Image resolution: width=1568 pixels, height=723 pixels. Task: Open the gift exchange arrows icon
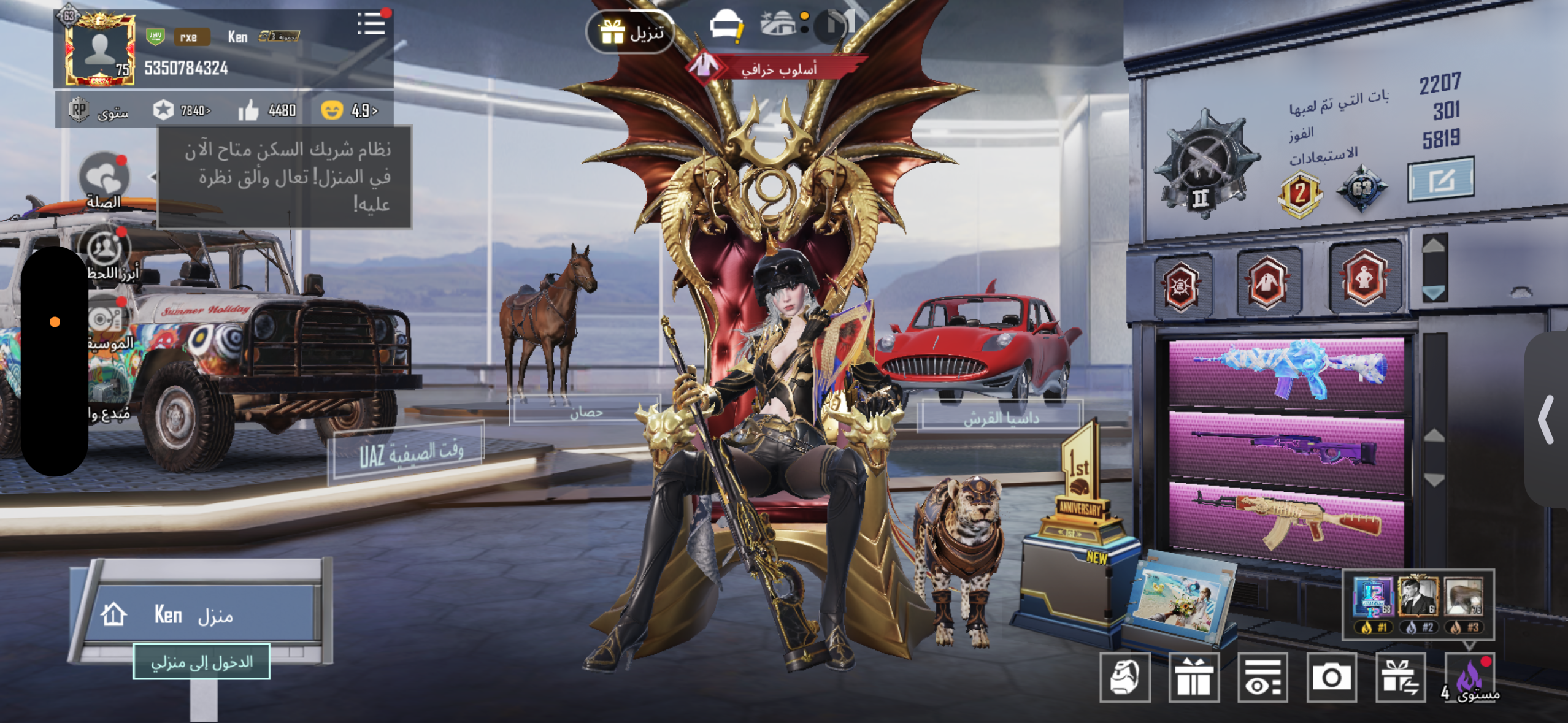click(x=1400, y=677)
